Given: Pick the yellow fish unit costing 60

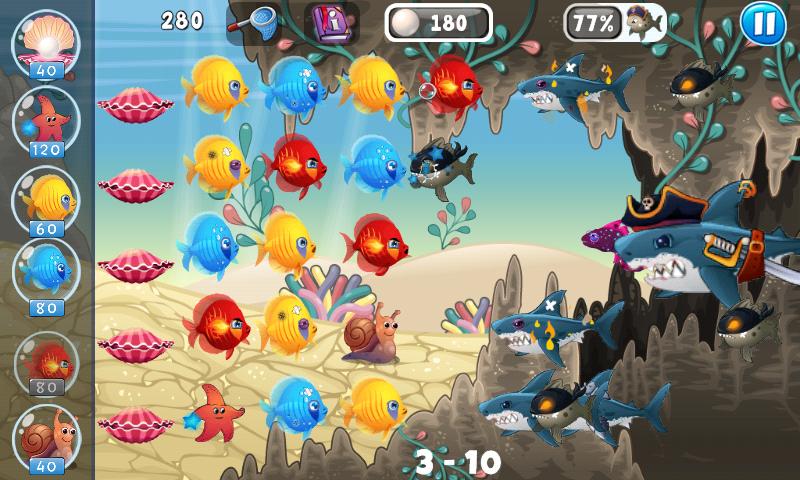Looking at the screenshot, I should click(x=46, y=198).
